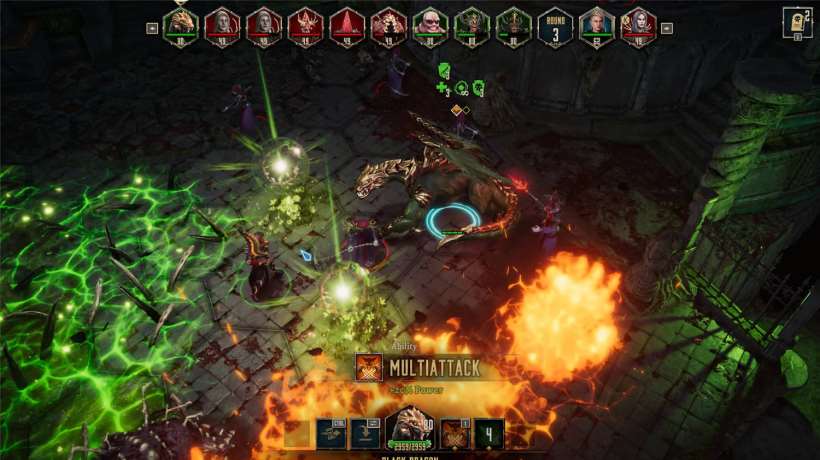
Task: Activate the Multiattack slot beside the dragon portrait
Action: (455, 433)
